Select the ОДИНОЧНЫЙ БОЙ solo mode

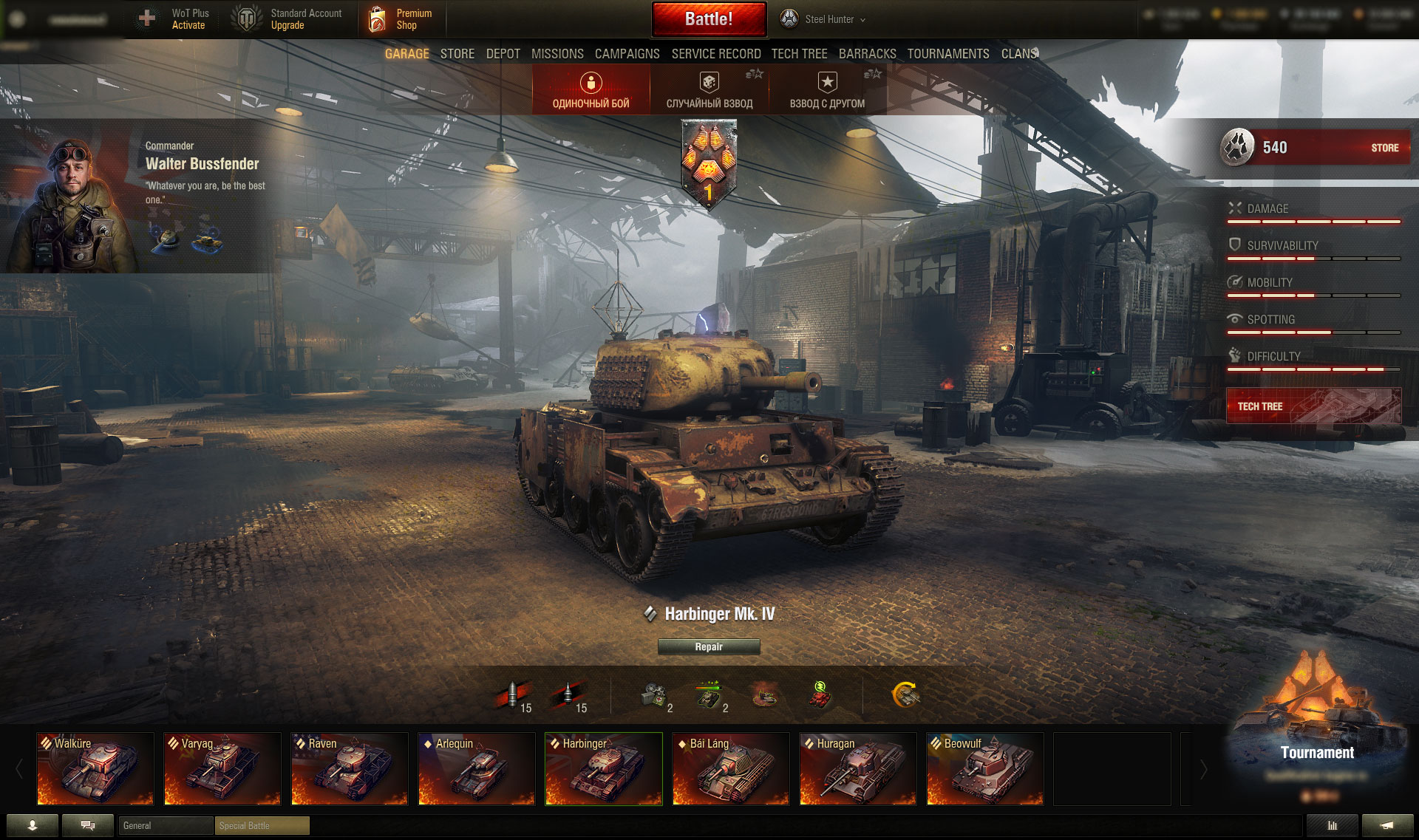[x=591, y=89]
